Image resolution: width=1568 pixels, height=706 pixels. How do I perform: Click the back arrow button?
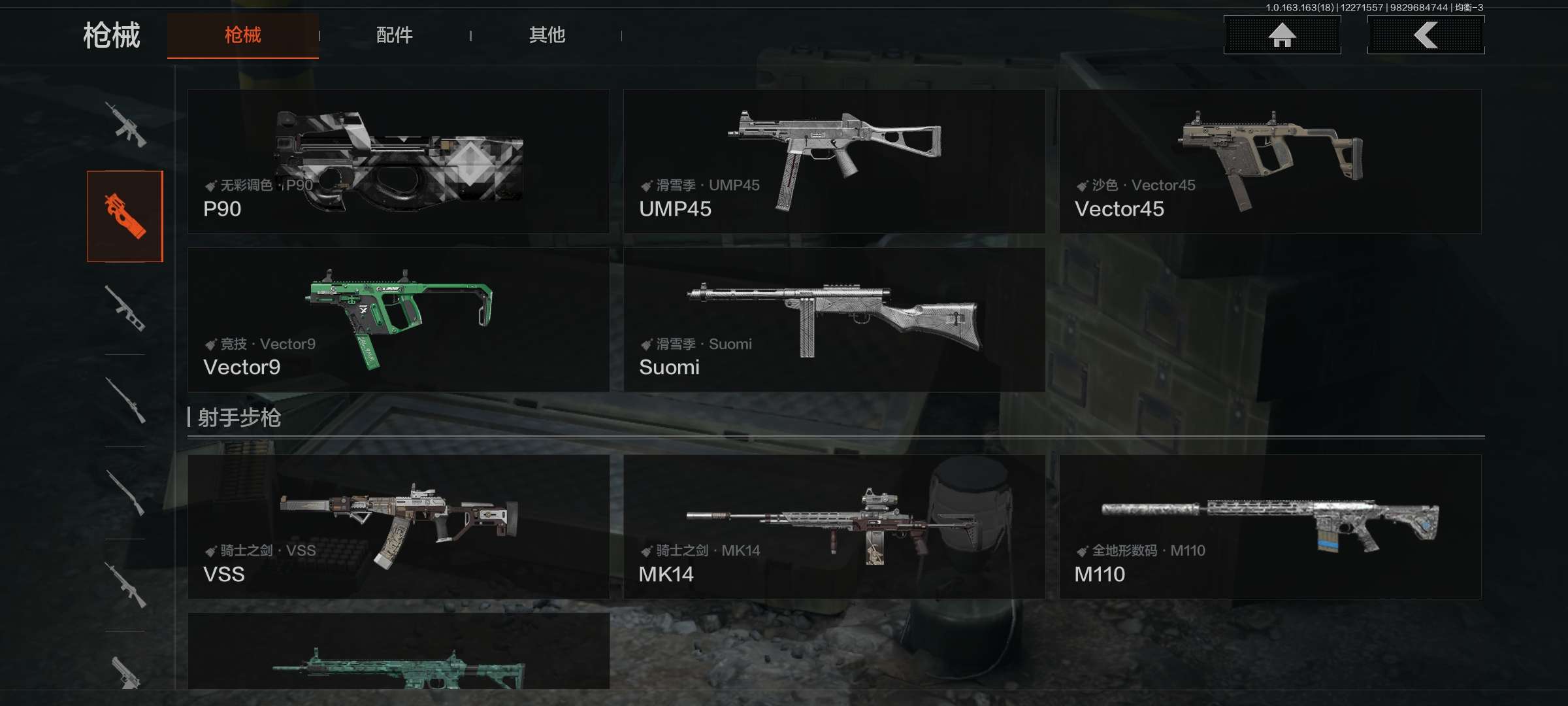pyautogui.click(x=1426, y=35)
